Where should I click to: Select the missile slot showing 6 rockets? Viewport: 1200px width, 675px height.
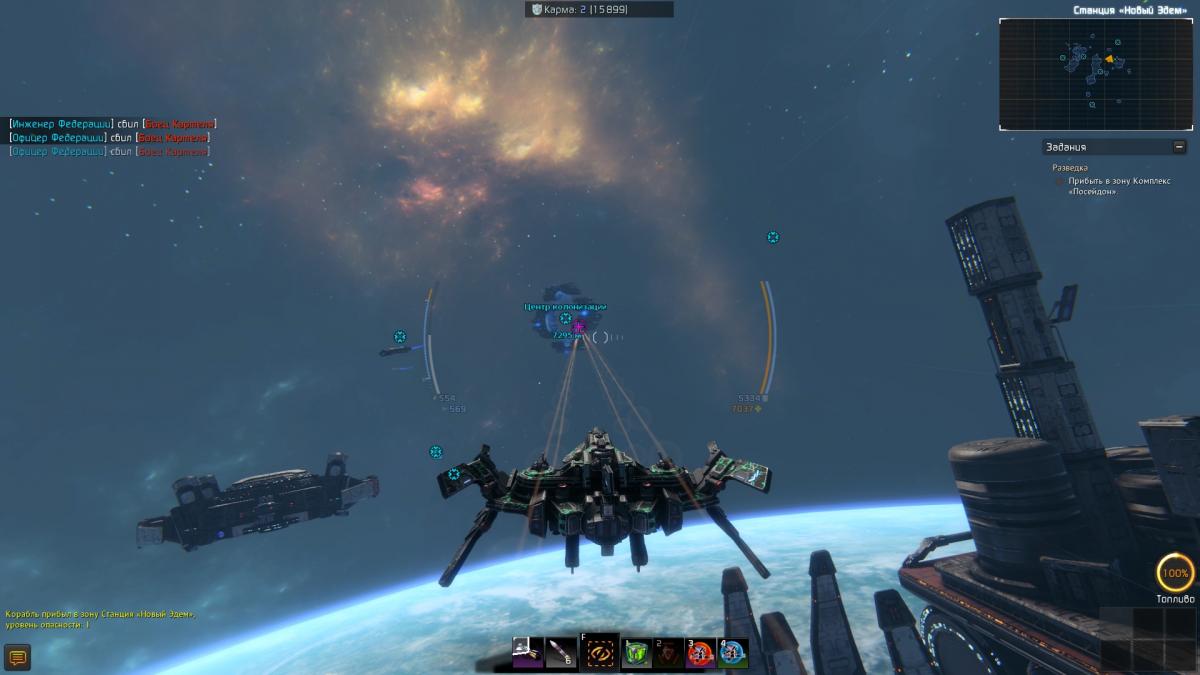tap(561, 653)
